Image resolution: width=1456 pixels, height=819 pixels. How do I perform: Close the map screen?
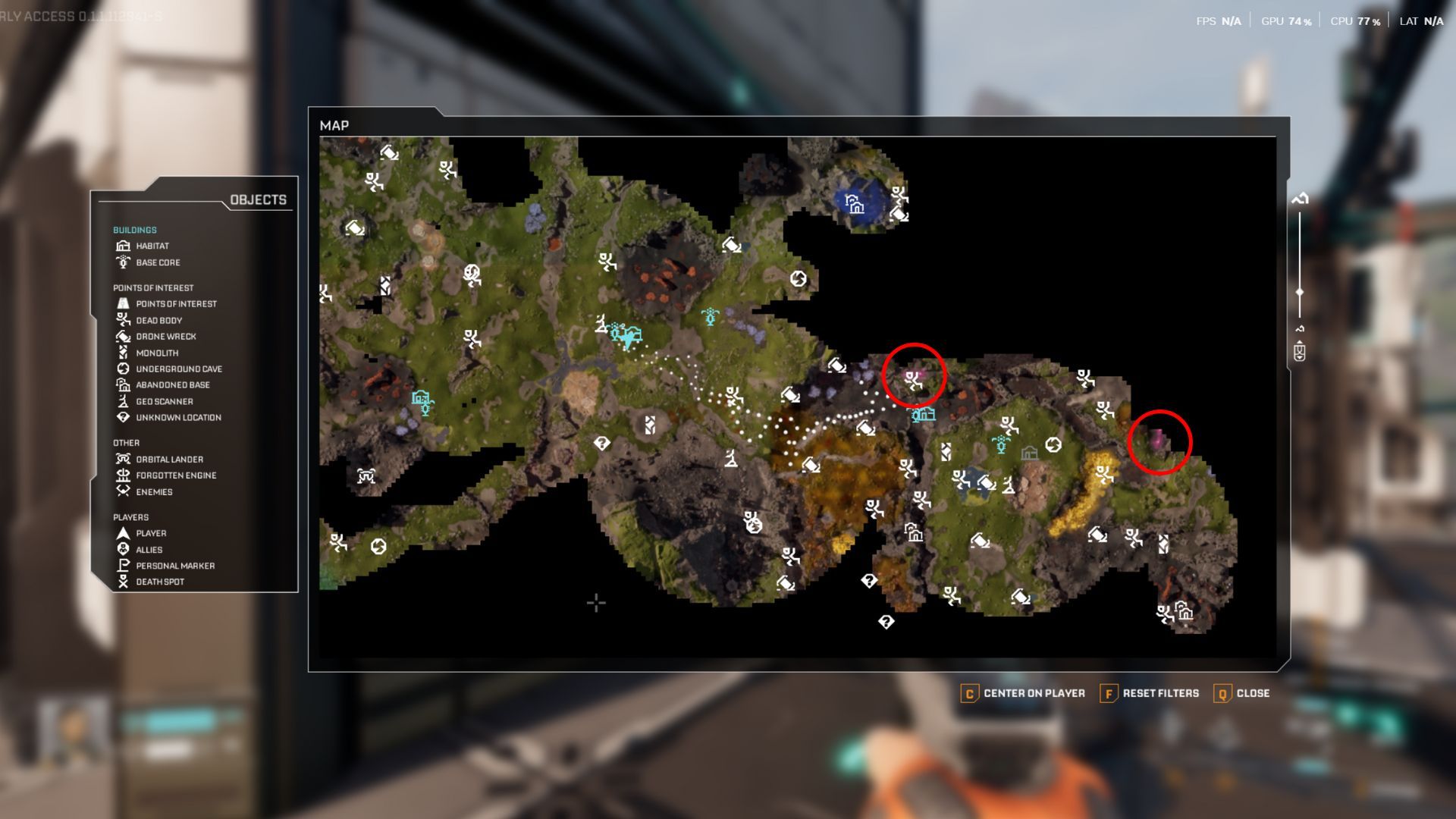[x=1242, y=693]
